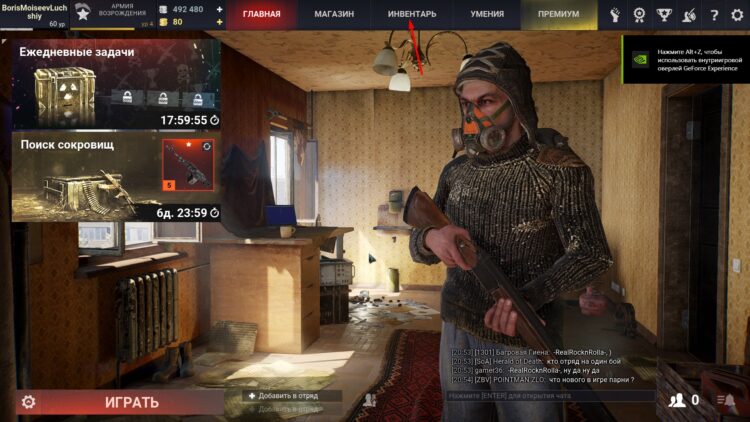Viewport: 750px width, 422px height.
Task: Add gold currency with the plus
Action: tap(219, 22)
